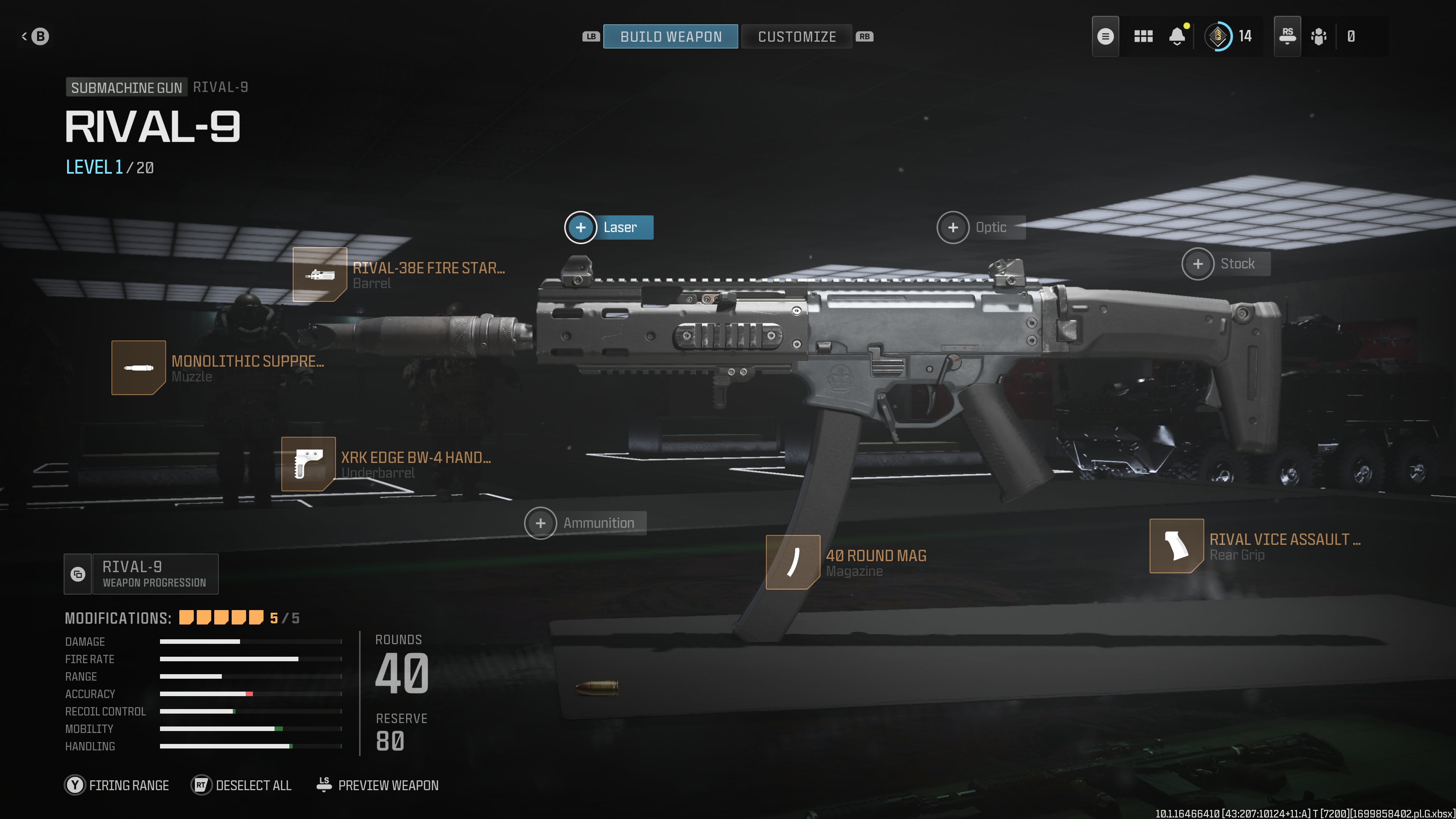Add an Optic attachment
The height and width of the screenshot is (819, 1456).
[953, 227]
